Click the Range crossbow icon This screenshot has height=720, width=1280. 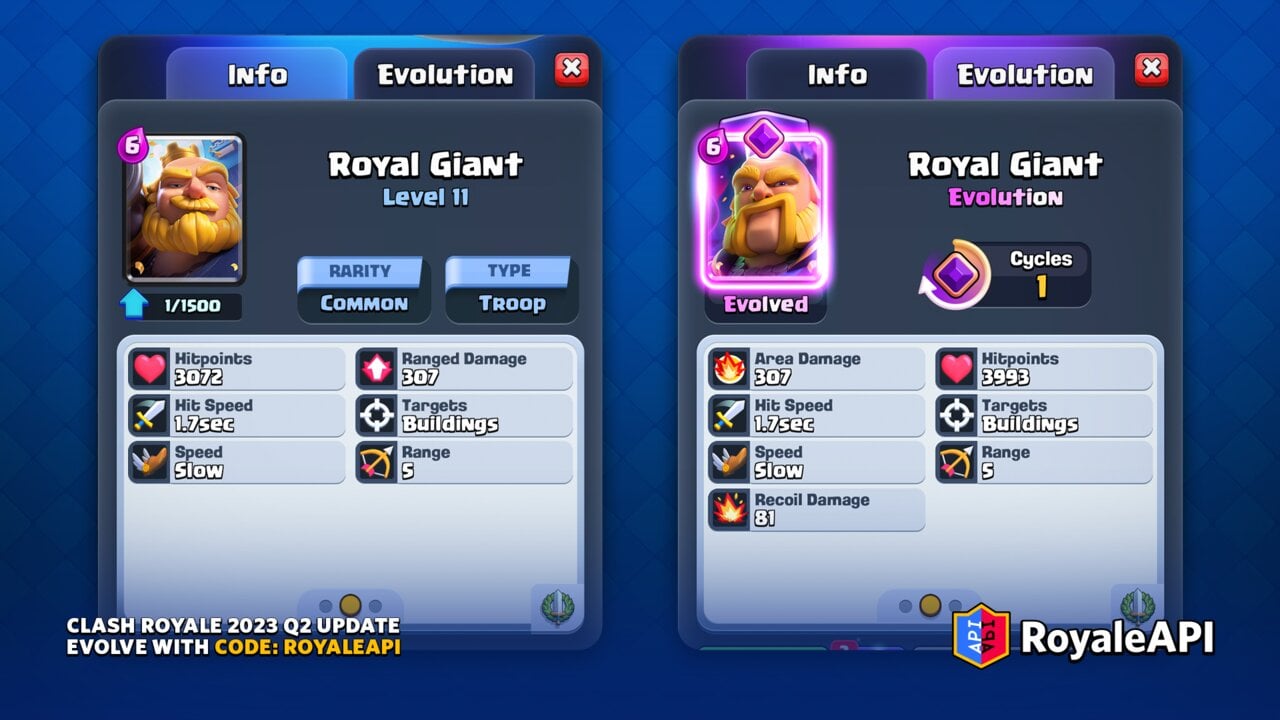(x=378, y=458)
